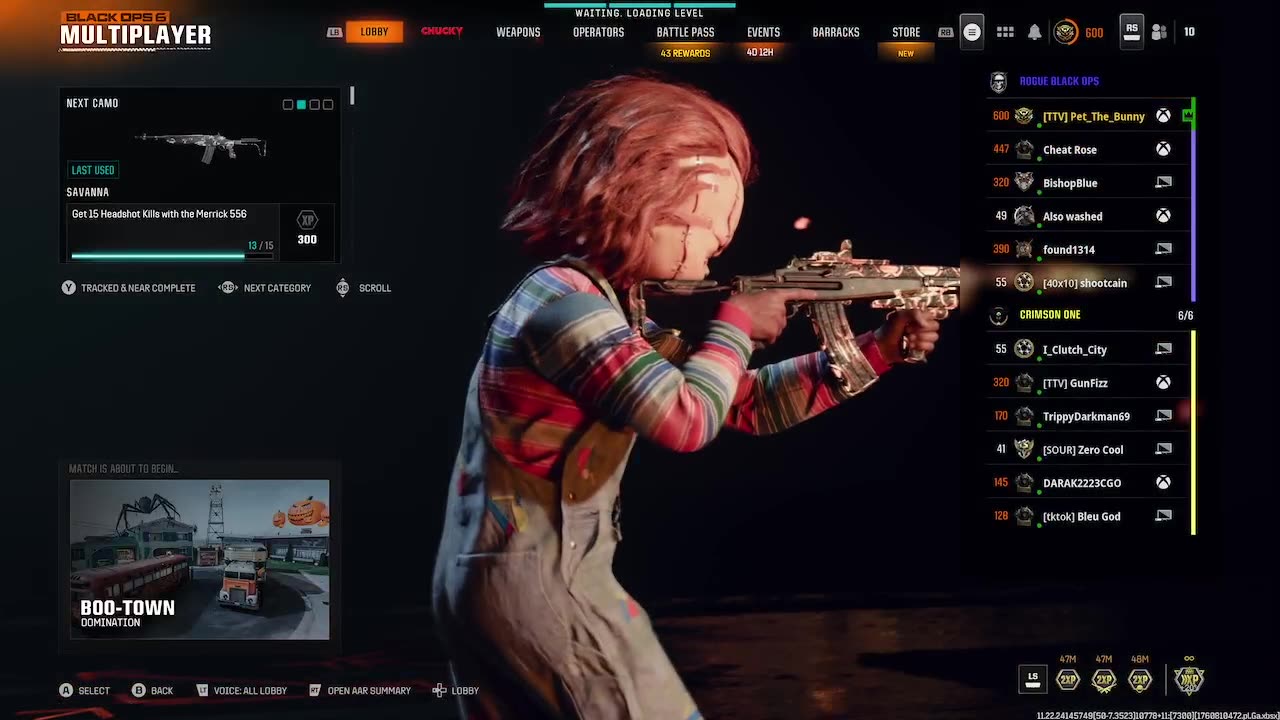Click the Boo-Town Domination map thumbnail

click(199, 559)
